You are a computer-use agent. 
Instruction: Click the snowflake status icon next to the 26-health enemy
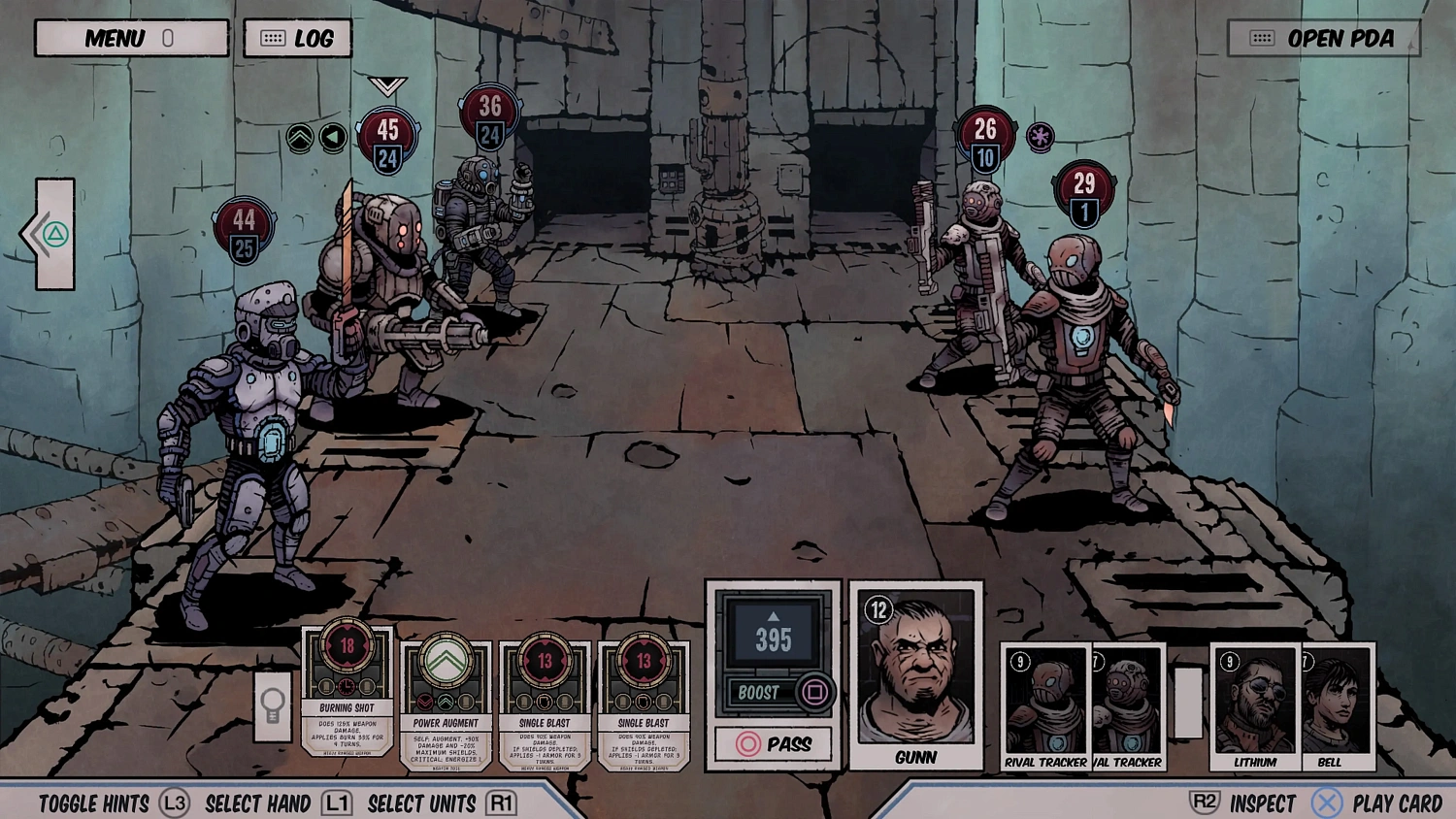(x=1038, y=137)
